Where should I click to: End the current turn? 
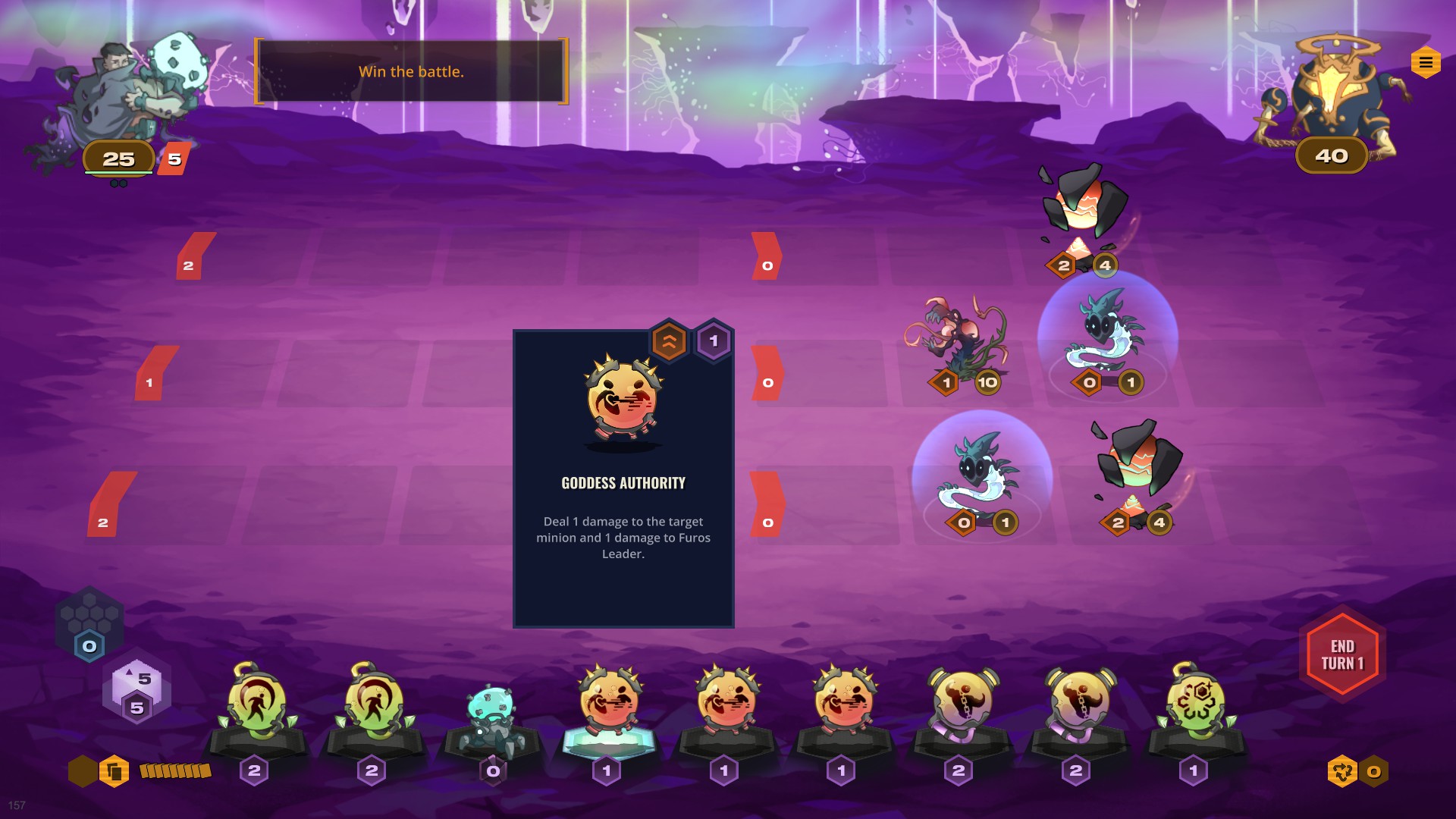point(1342,655)
